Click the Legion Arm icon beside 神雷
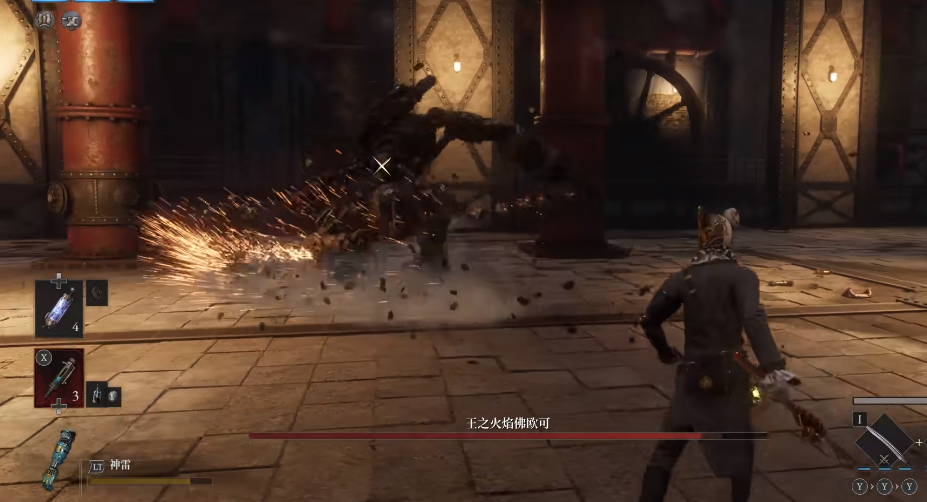 tap(59, 460)
